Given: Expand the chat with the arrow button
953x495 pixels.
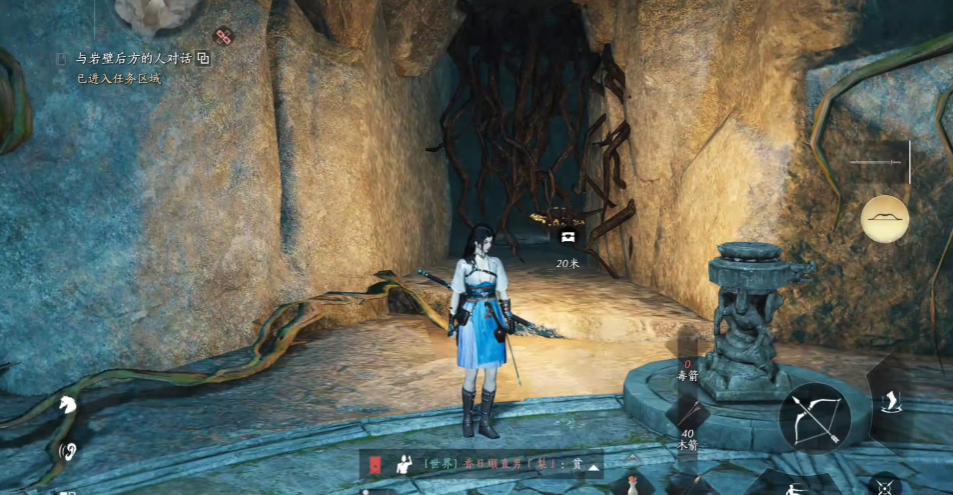Looking at the screenshot, I should tap(594, 466).
